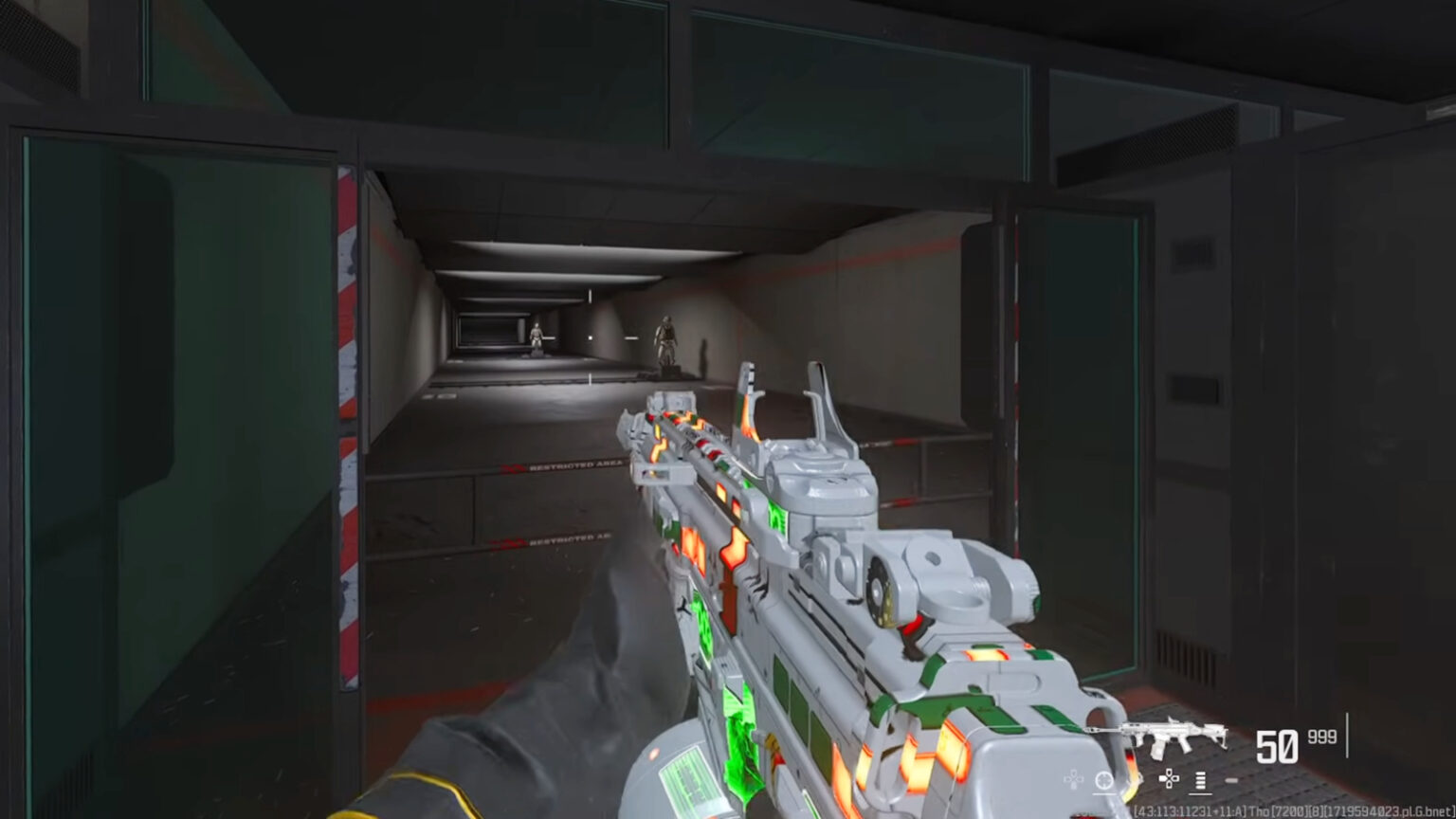This screenshot has height=819, width=1456.
Task: Select the white assault rifle weapon icon
Action: coord(1160,732)
